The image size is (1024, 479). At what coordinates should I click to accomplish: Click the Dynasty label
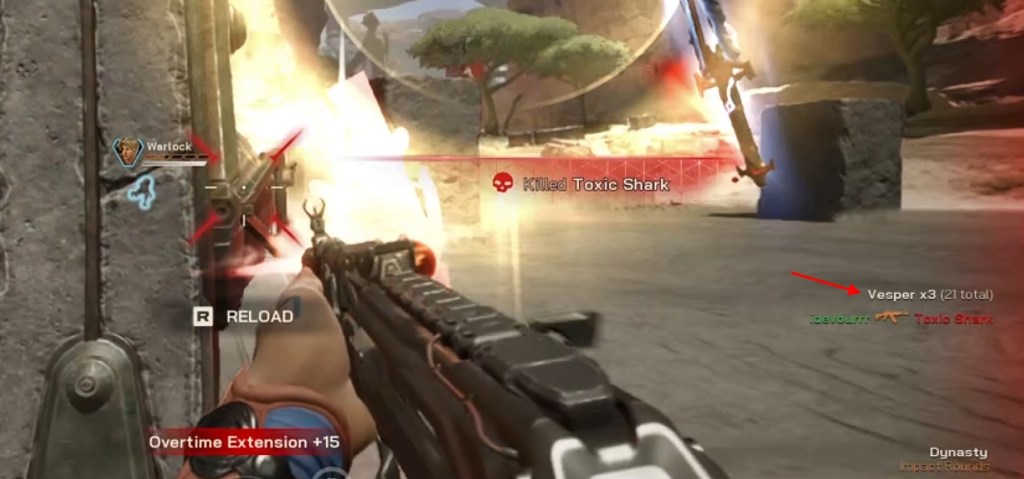[x=957, y=452]
